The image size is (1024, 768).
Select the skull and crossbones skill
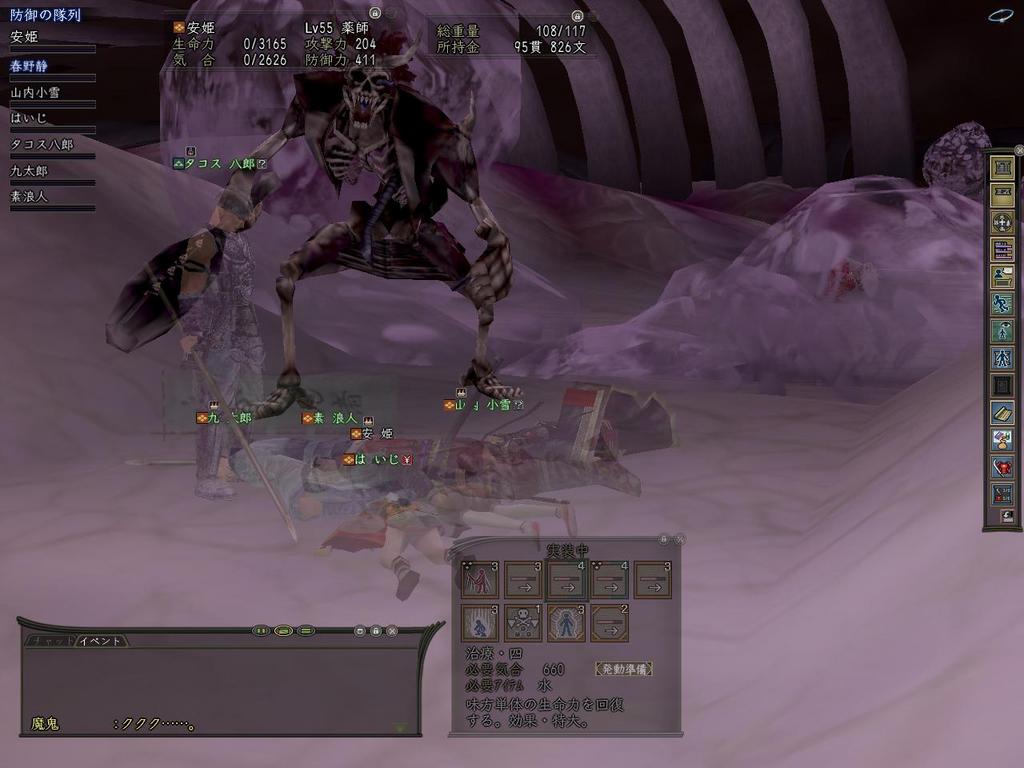523,622
